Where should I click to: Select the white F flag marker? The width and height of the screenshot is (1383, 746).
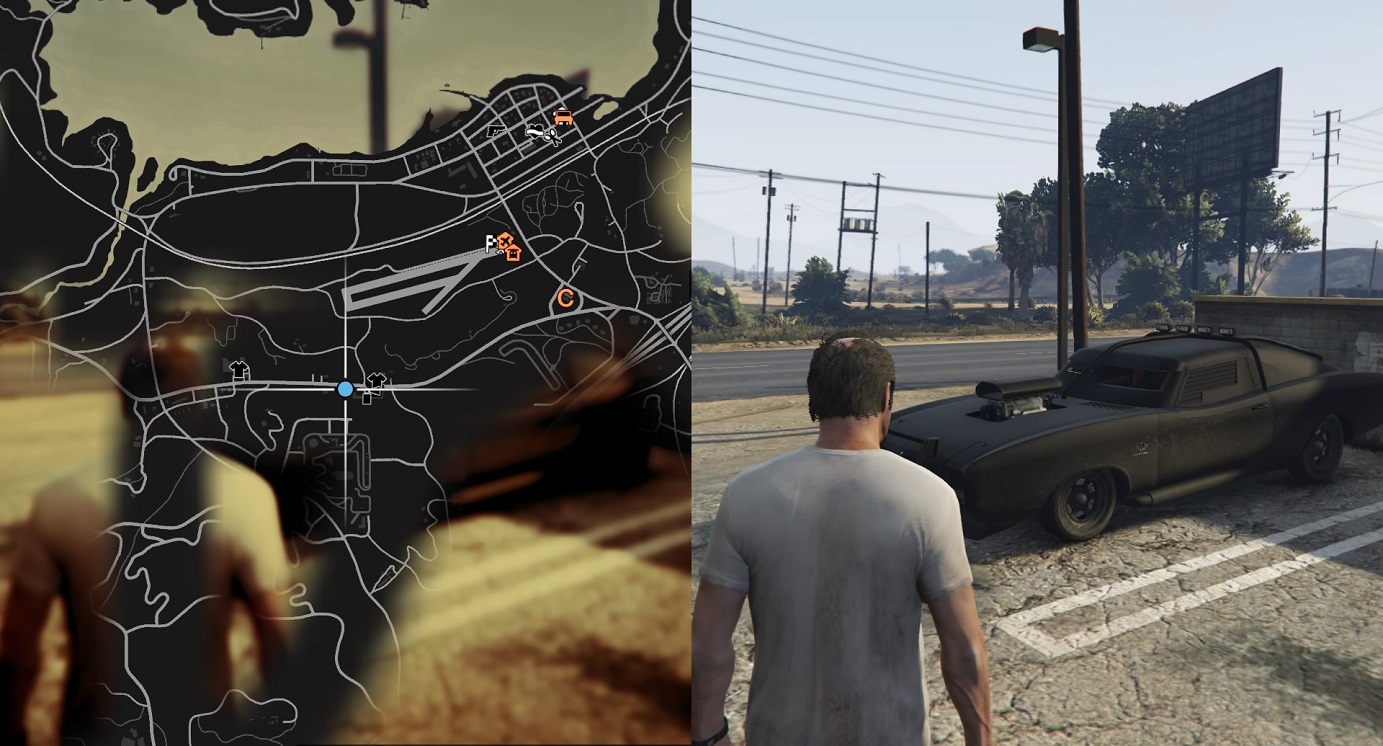pyautogui.click(x=490, y=242)
